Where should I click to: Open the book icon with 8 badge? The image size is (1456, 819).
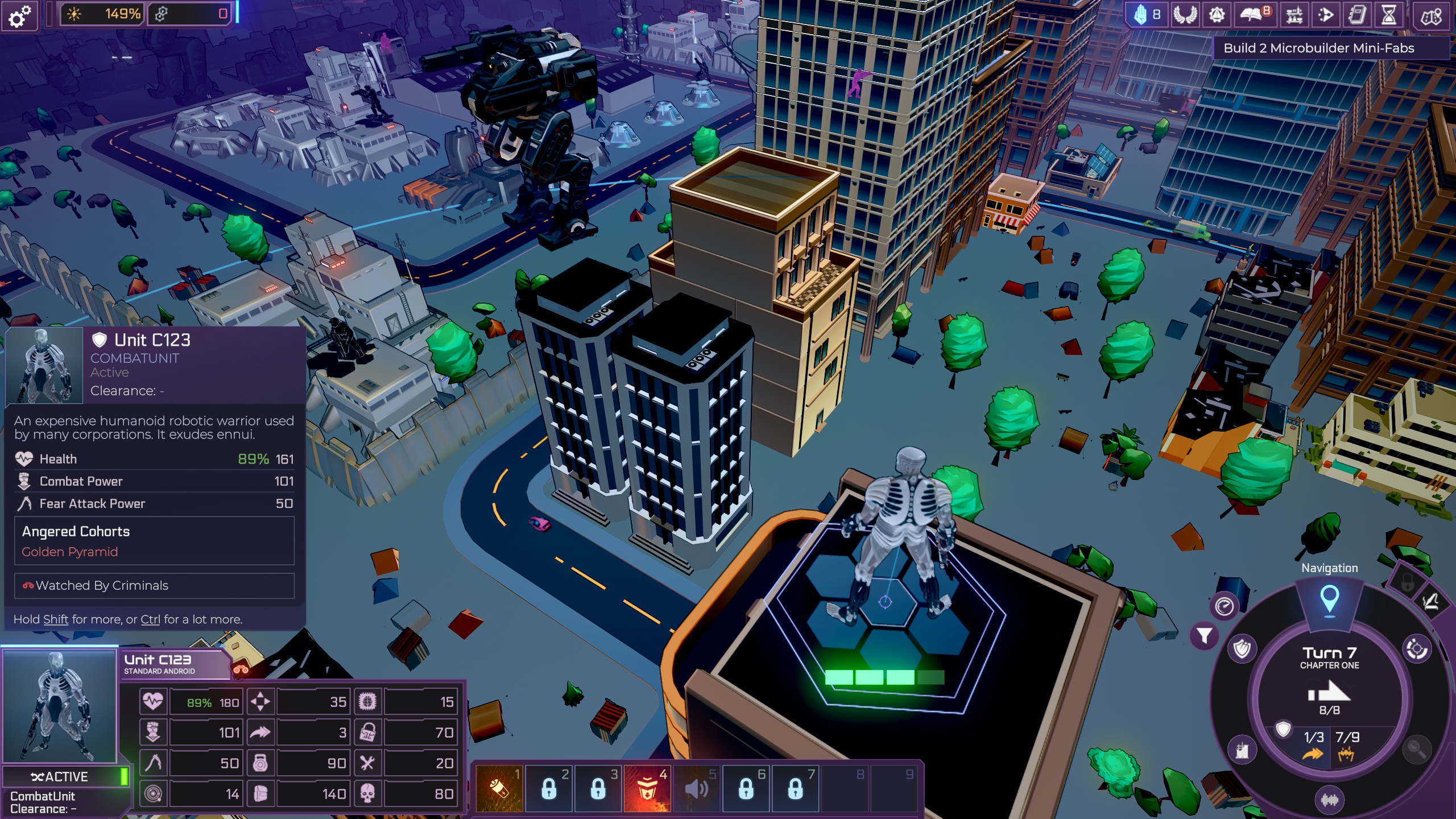pyautogui.click(x=1254, y=15)
